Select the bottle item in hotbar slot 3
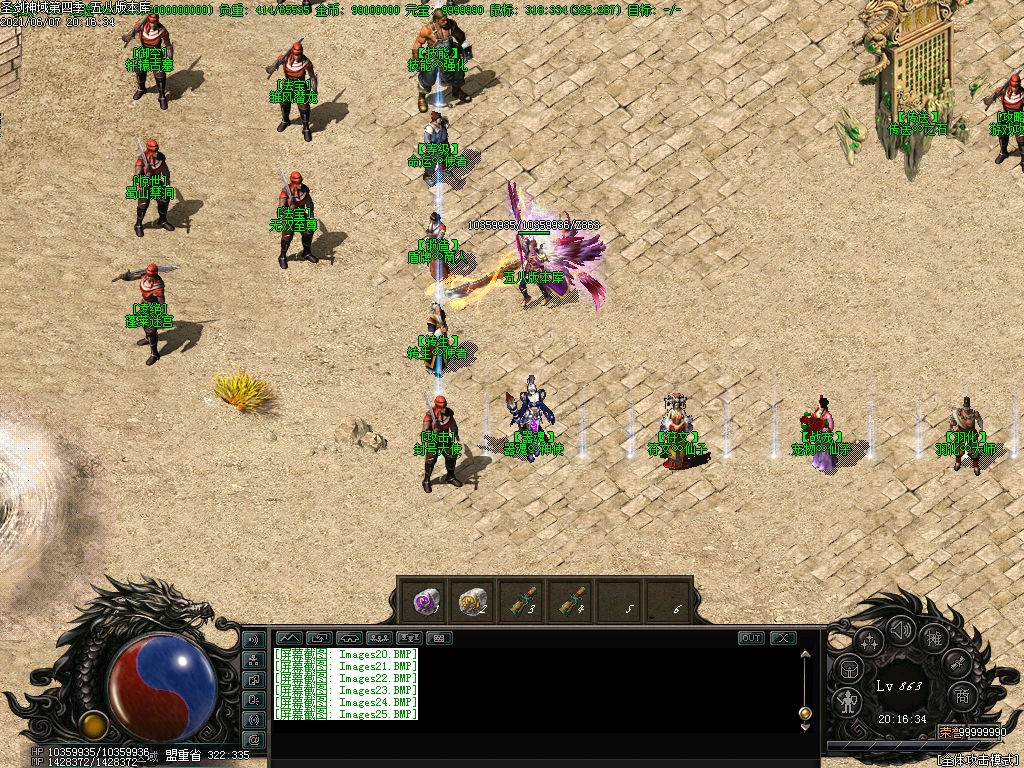Image resolution: width=1024 pixels, height=768 pixels. coord(520,601)
